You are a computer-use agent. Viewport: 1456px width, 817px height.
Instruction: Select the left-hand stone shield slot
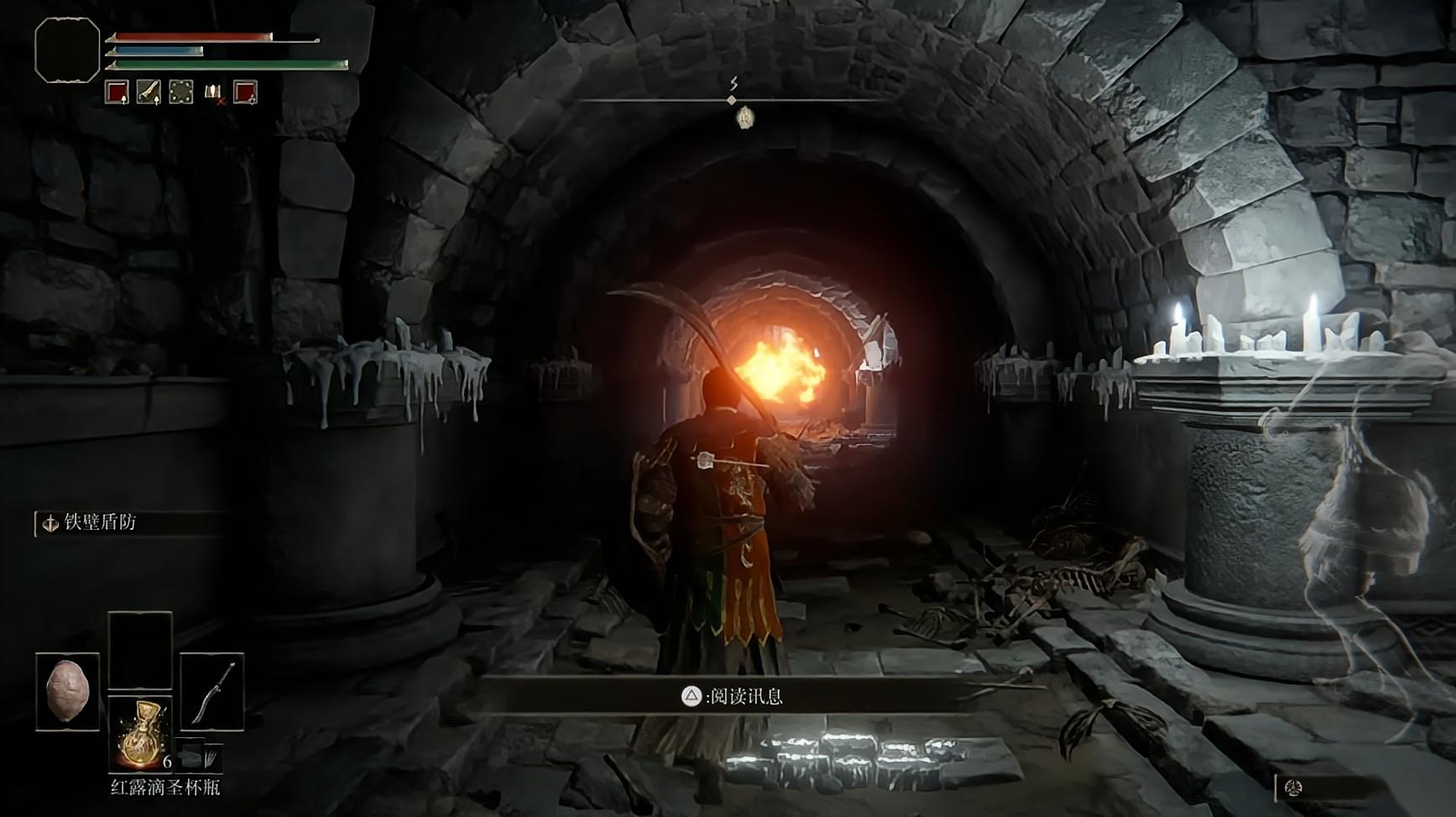67,691
